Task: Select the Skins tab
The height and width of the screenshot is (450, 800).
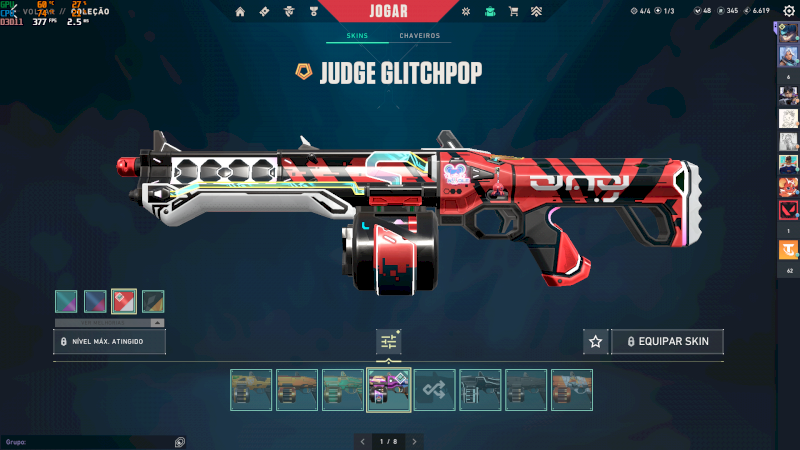Action: coord(357,36)
